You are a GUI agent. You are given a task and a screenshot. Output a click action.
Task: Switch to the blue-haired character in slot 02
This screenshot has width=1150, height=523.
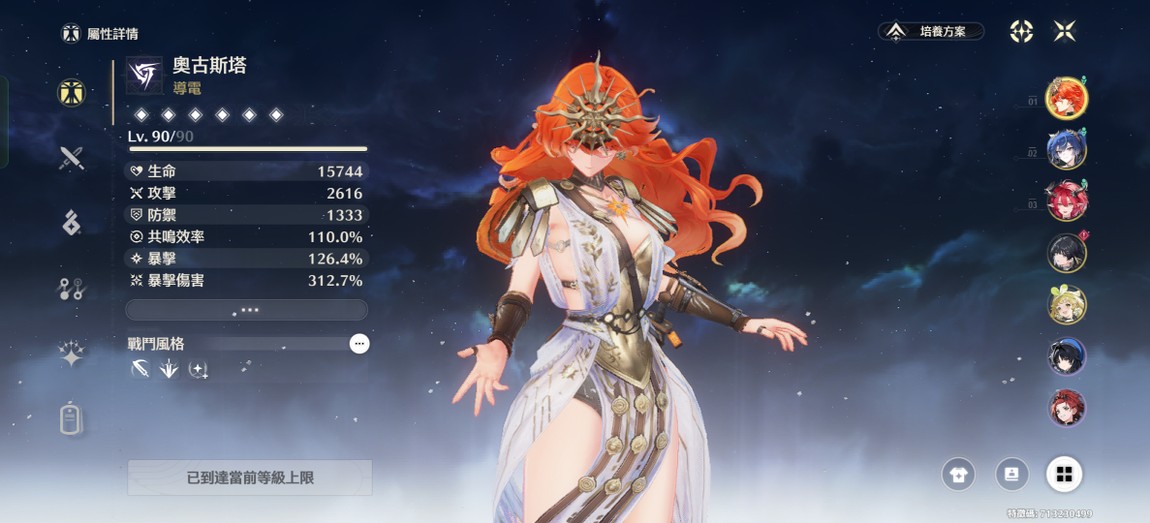click(1066, 150)
